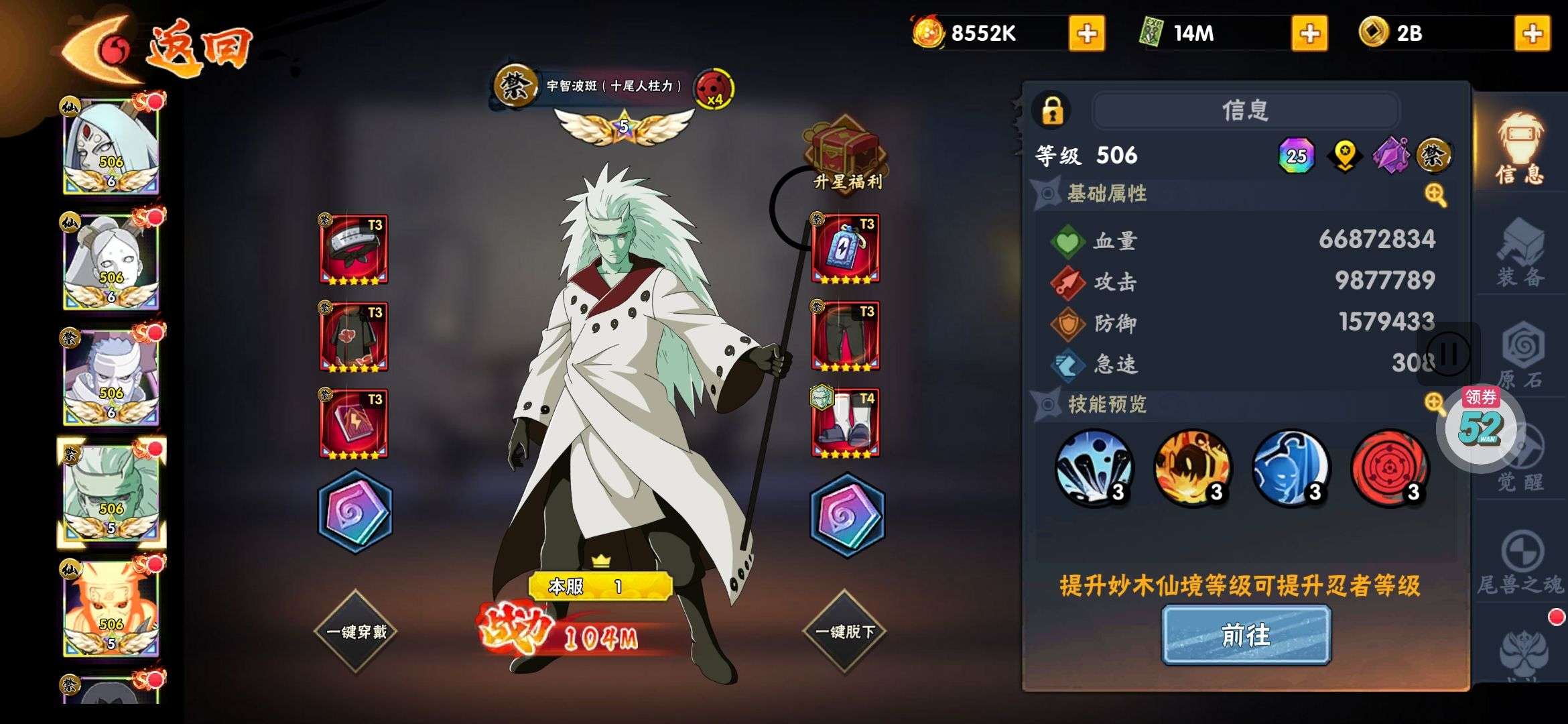View the red Rinne Sharingan skill
This screenshot has height=724, width=1568.
(1389, 467)
